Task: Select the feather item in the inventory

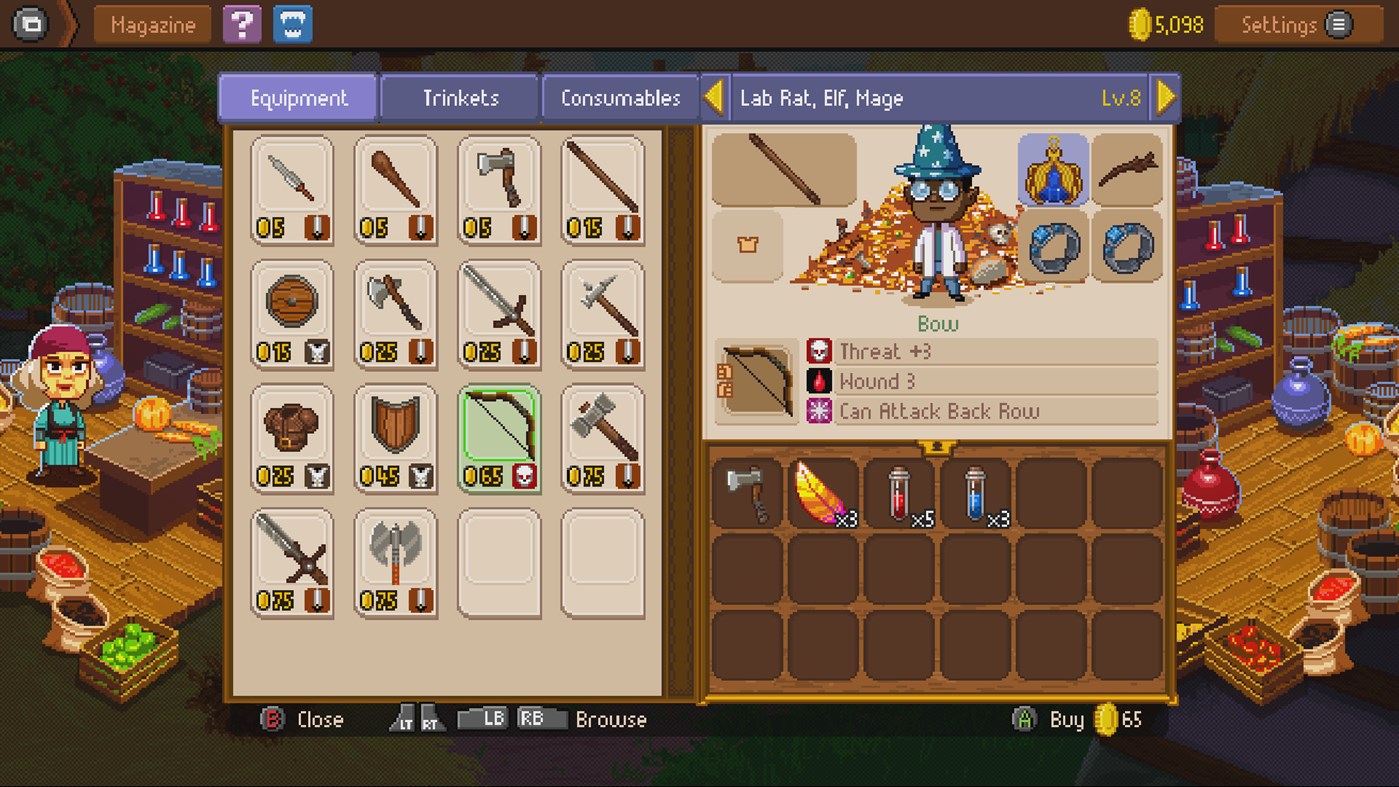Action: (822, 491)
